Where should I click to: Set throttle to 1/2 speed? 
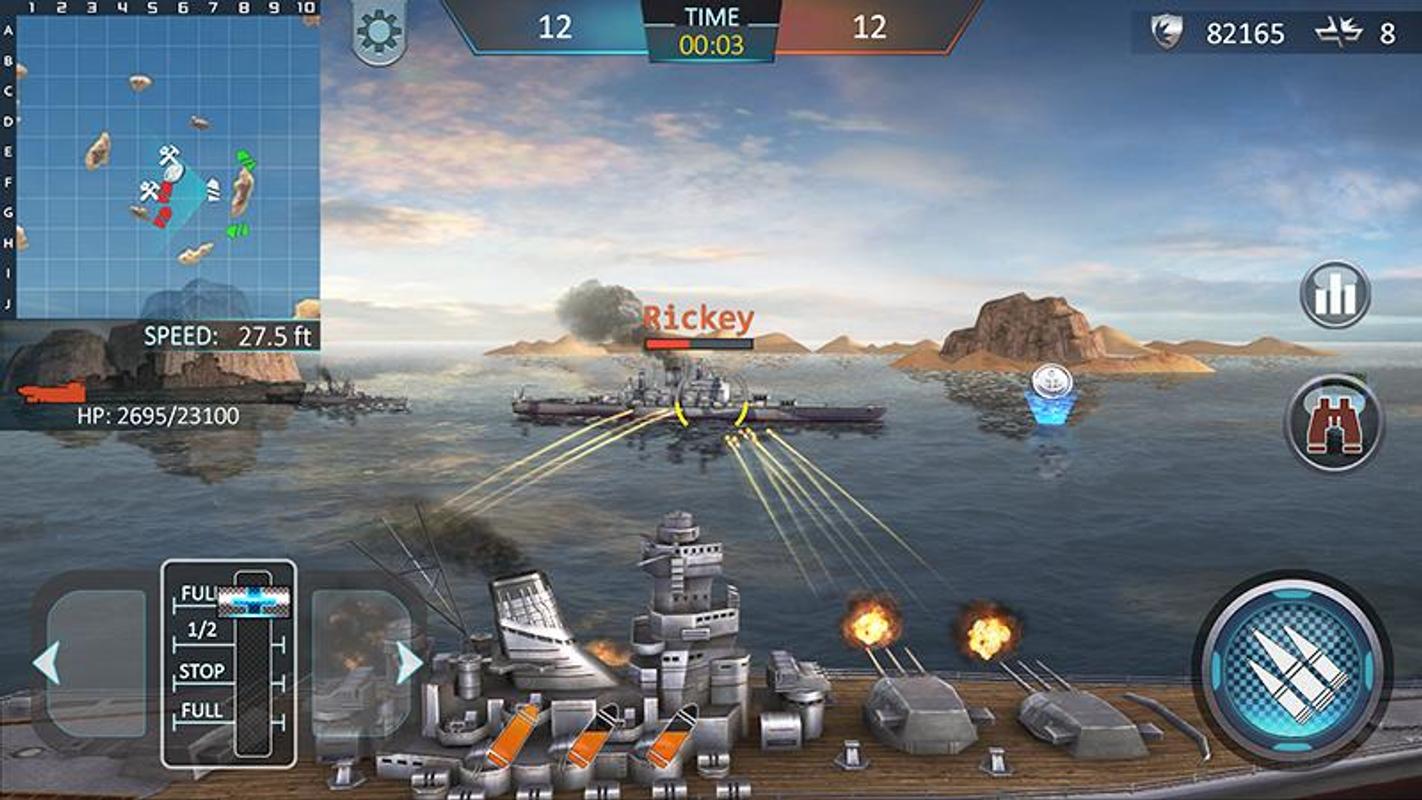coord(202,630)
